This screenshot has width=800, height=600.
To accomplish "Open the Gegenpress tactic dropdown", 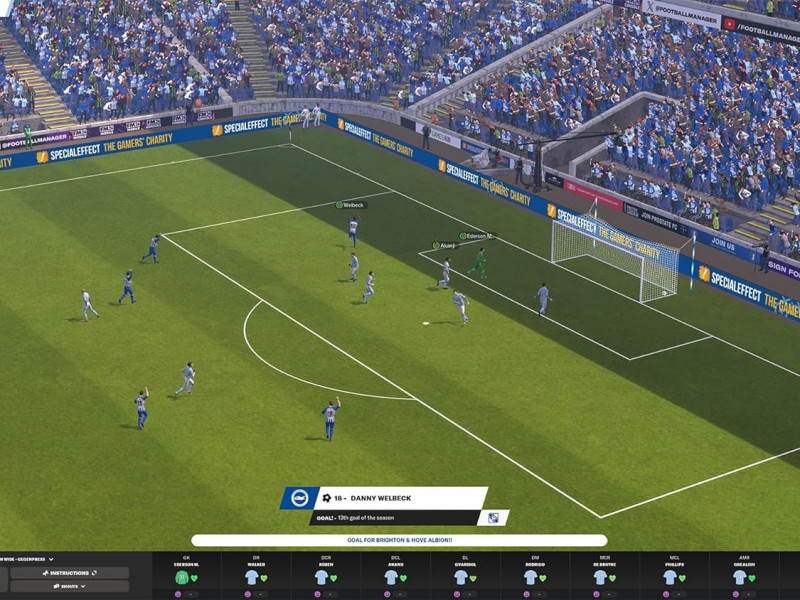I will pyautogui.click(x=28, y=559).
